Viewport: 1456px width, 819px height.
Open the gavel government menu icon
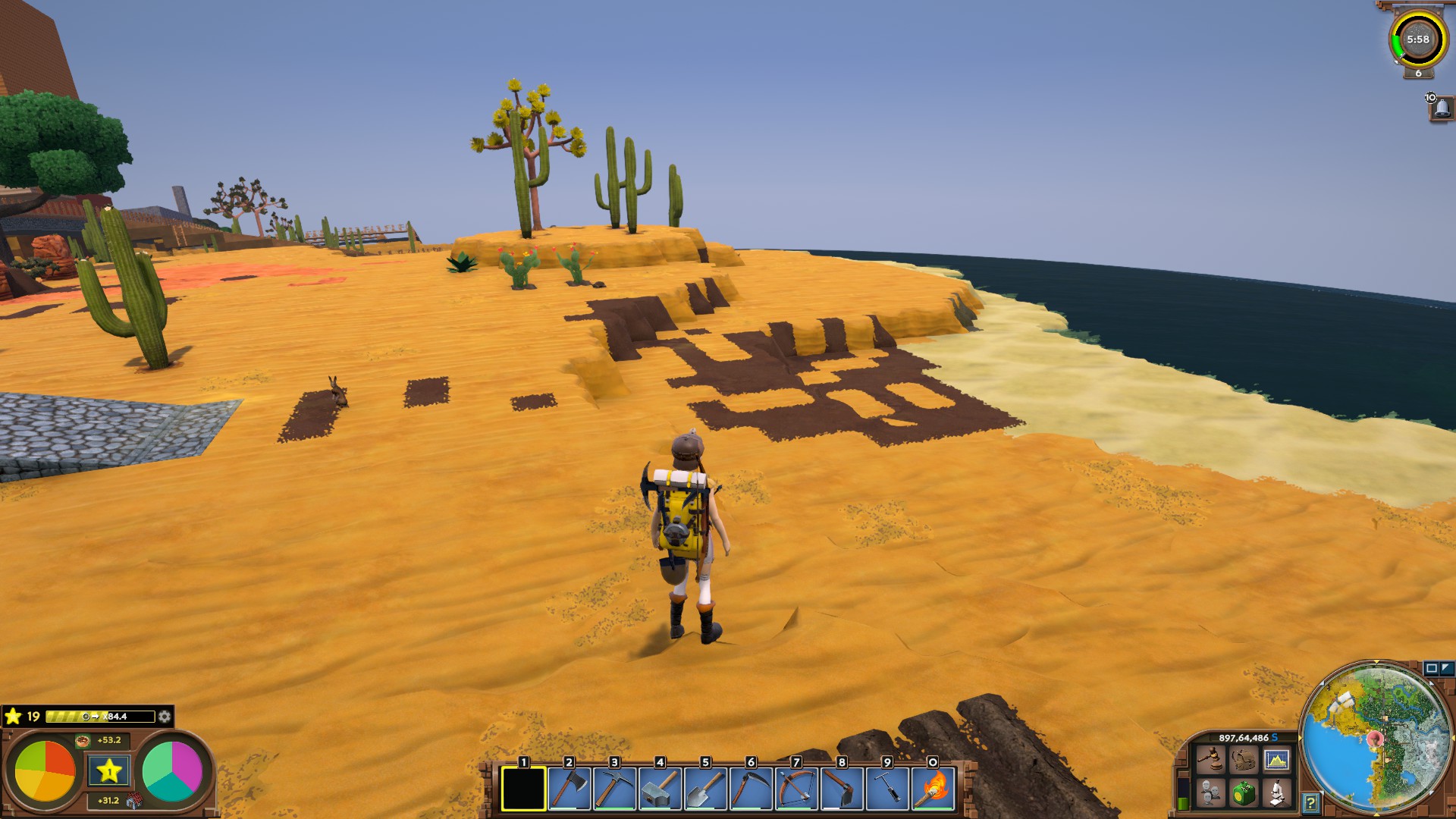1210,759
